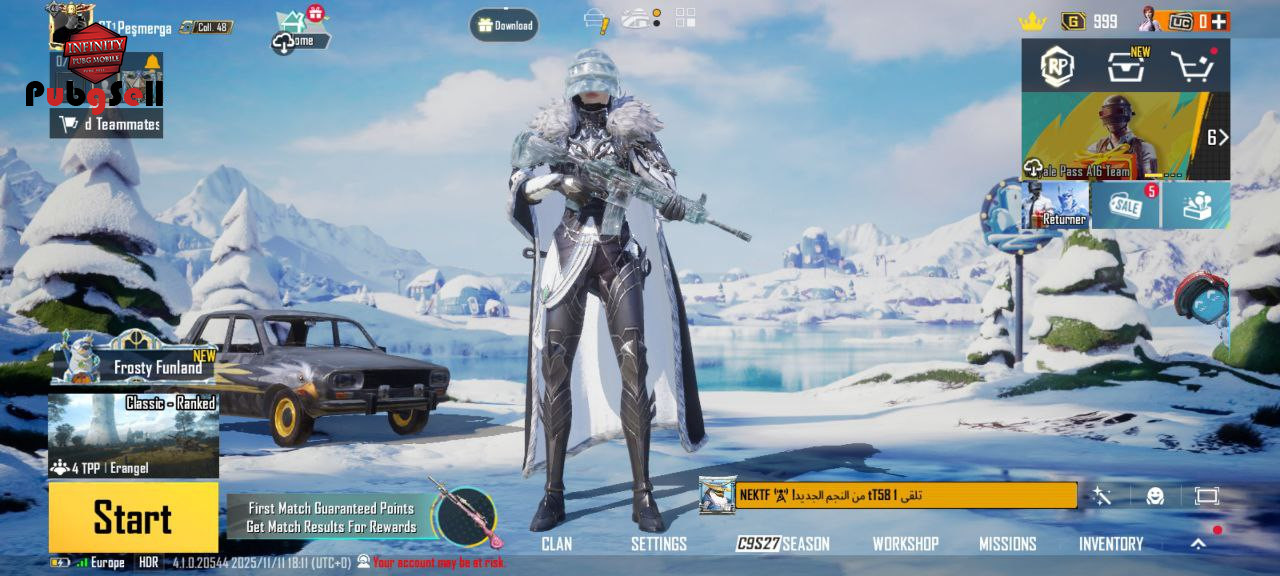
Task: Open the SALE offers tile
Action: click(1126, 205)
